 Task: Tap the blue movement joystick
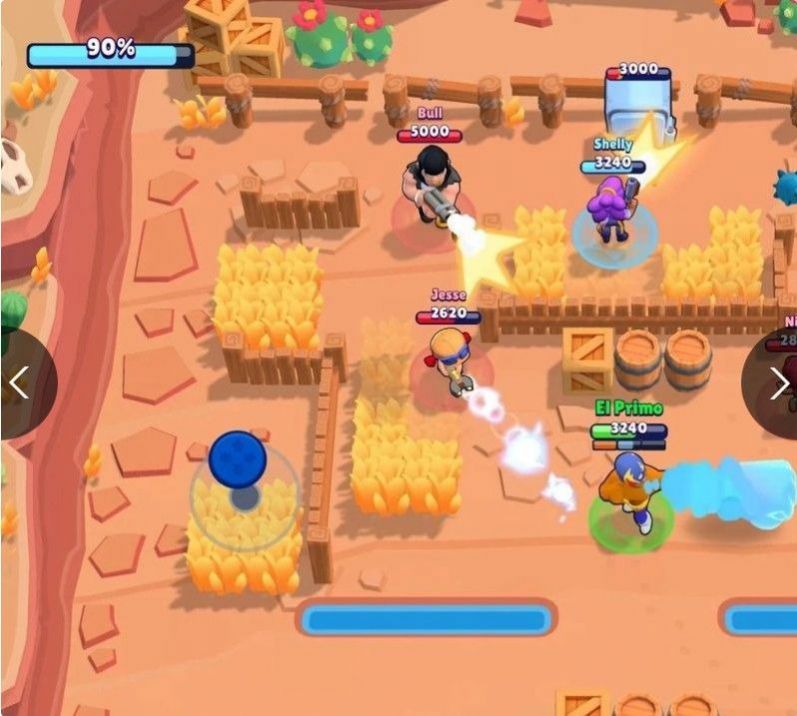237,461
